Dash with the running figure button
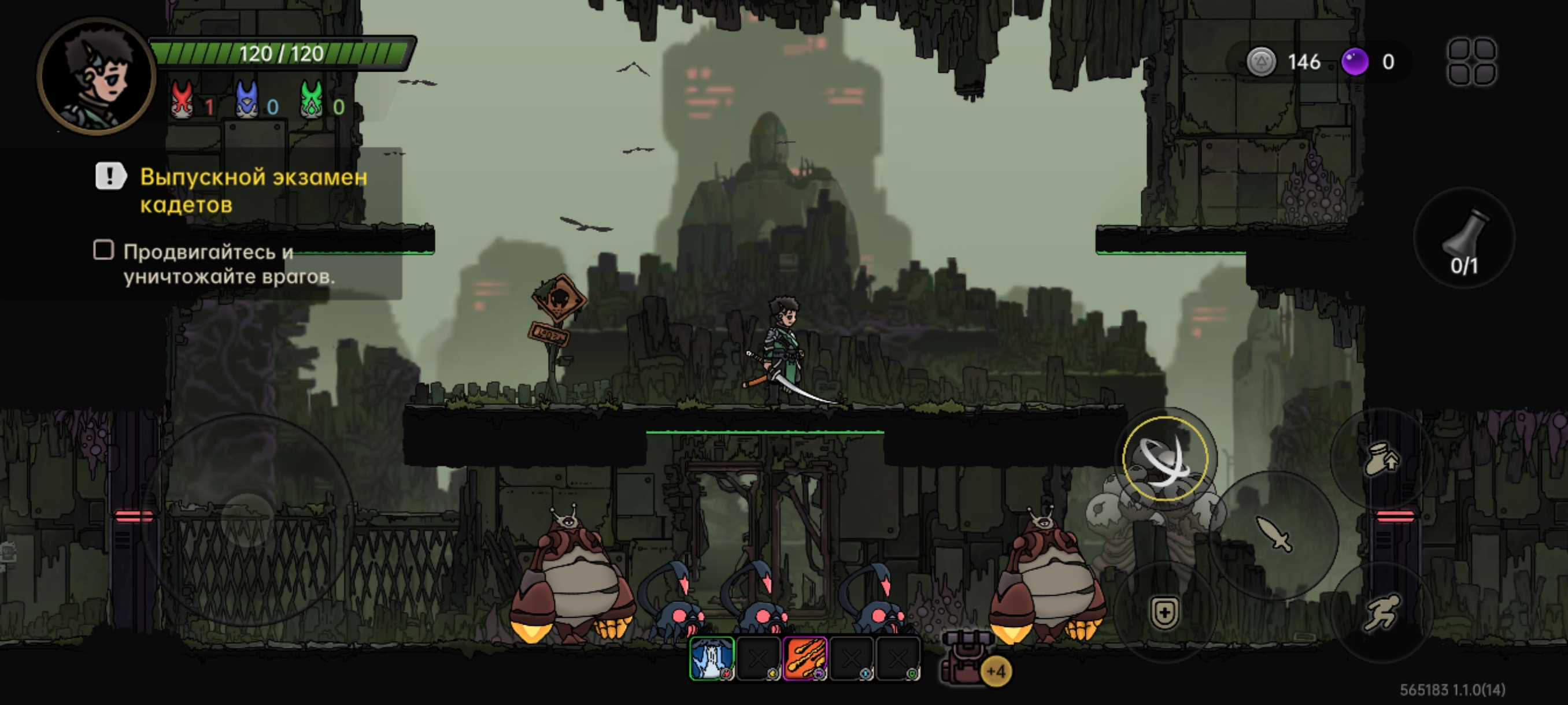Viewport: 1568px width, 705px height. pyautogui.click(x=1381, y=612)
